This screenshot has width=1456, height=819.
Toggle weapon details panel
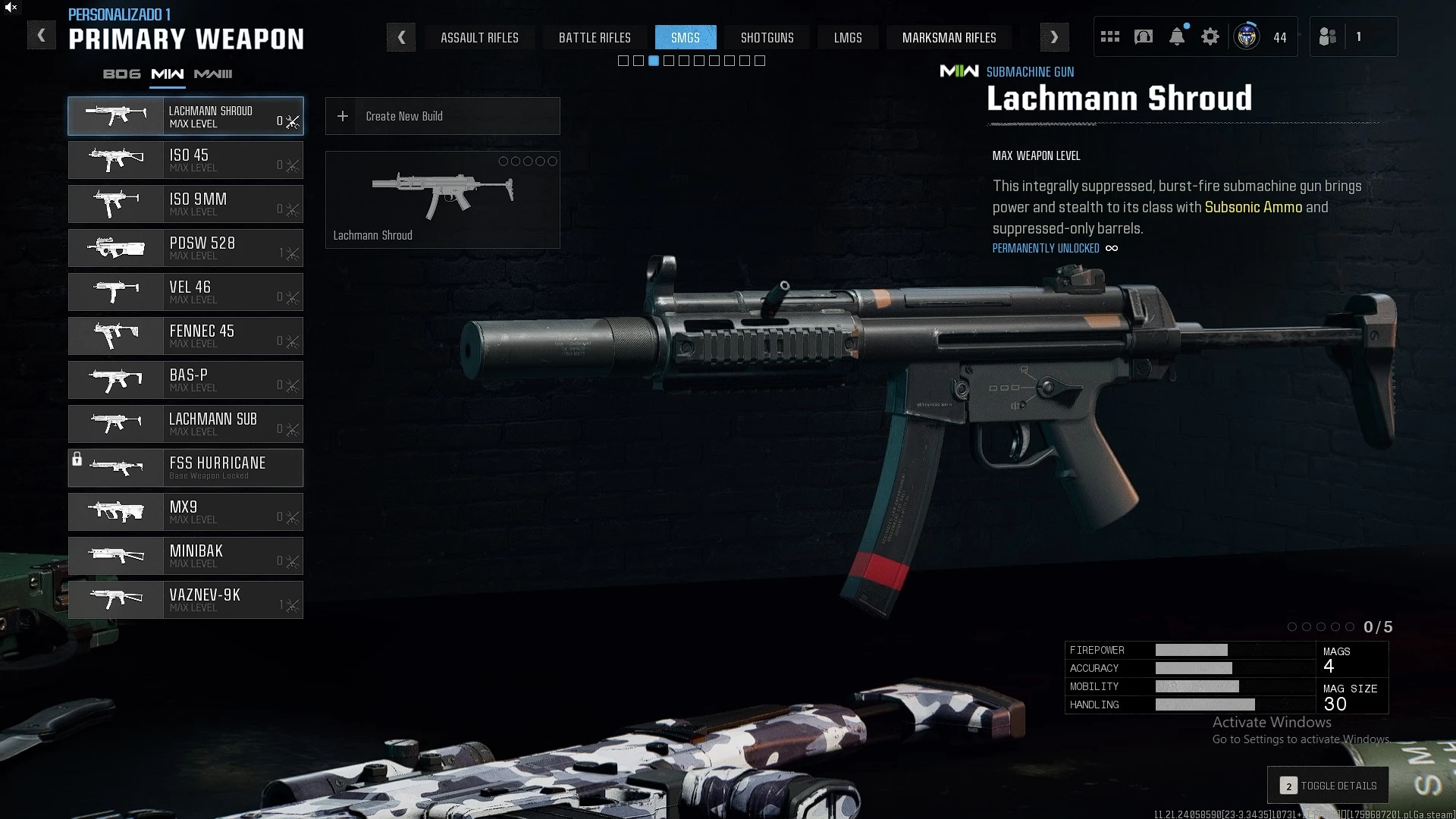[1328, 786]
